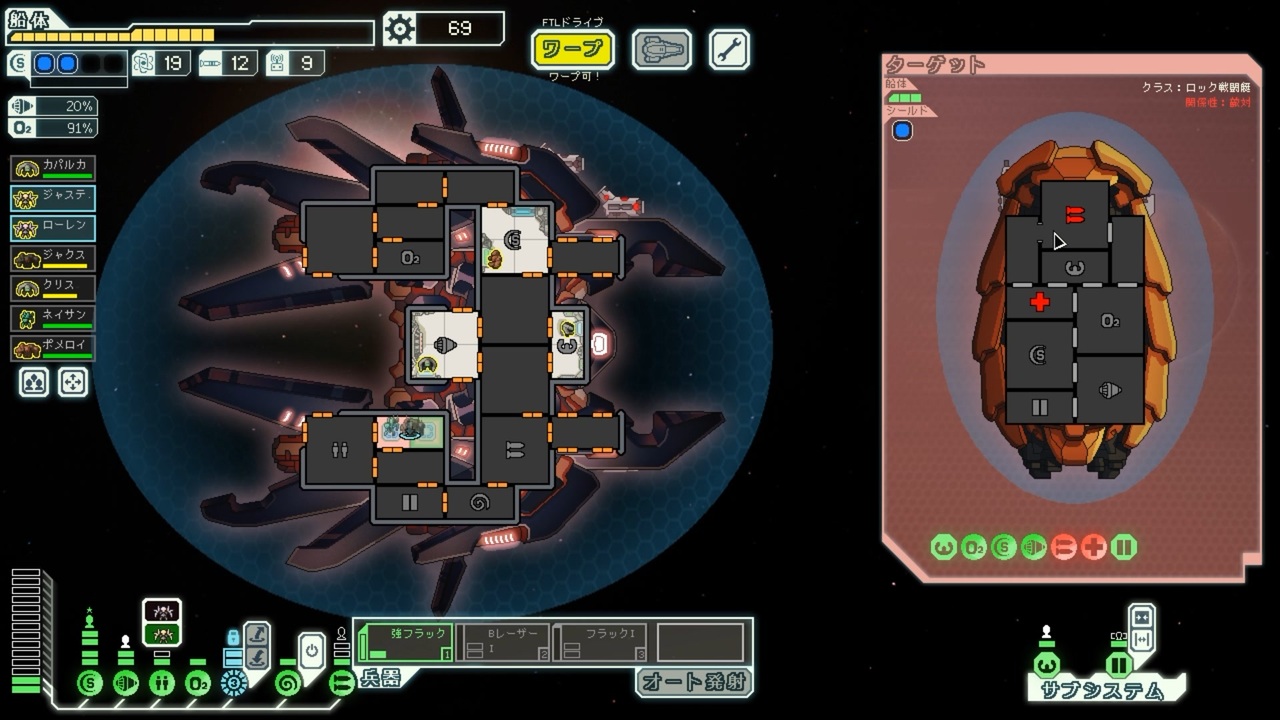Click the shields system power icon
Image resolution: width=1280 pixels, height=720 pixels.
[x=90, y=684]
